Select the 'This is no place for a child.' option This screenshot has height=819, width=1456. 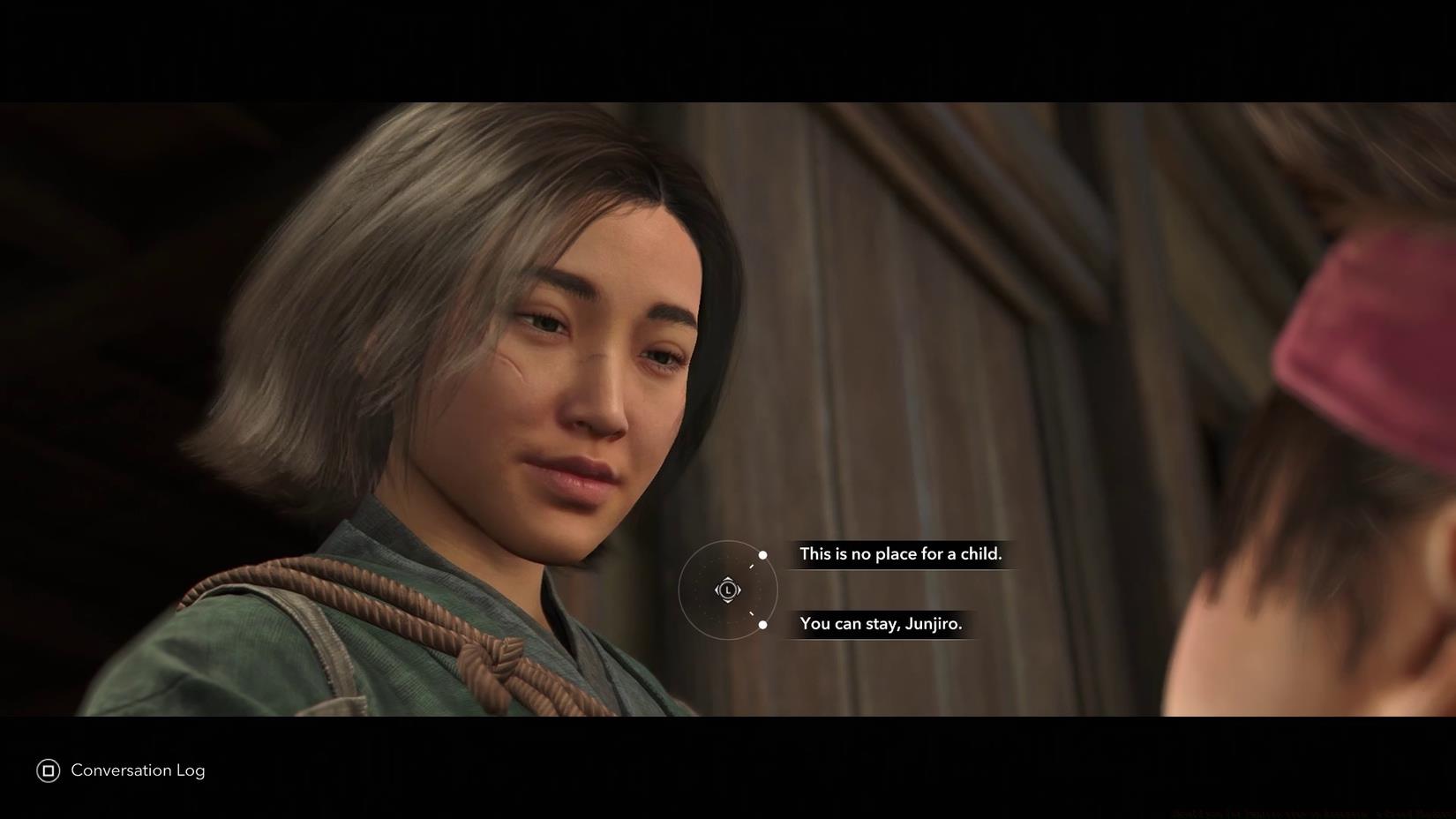901,554
